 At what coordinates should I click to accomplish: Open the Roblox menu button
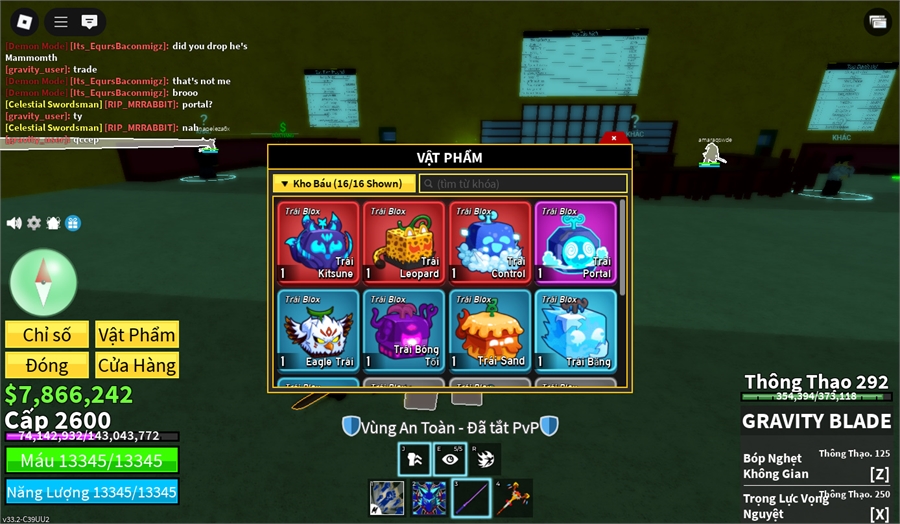pos(25,21)
